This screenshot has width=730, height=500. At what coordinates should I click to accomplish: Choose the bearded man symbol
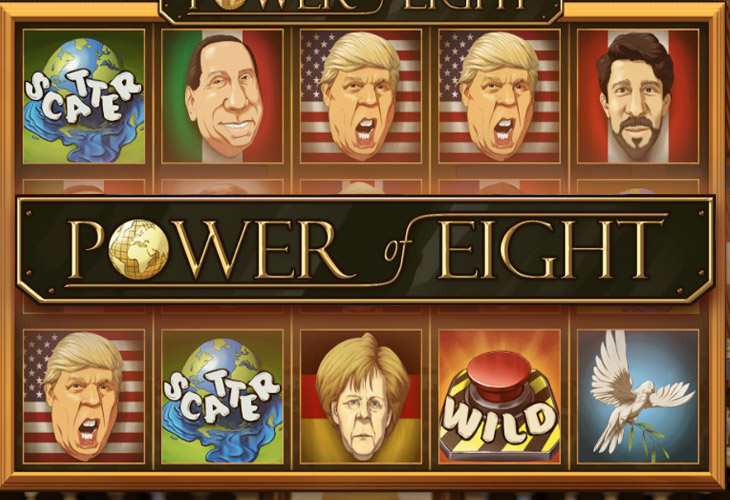pos(637,95)
